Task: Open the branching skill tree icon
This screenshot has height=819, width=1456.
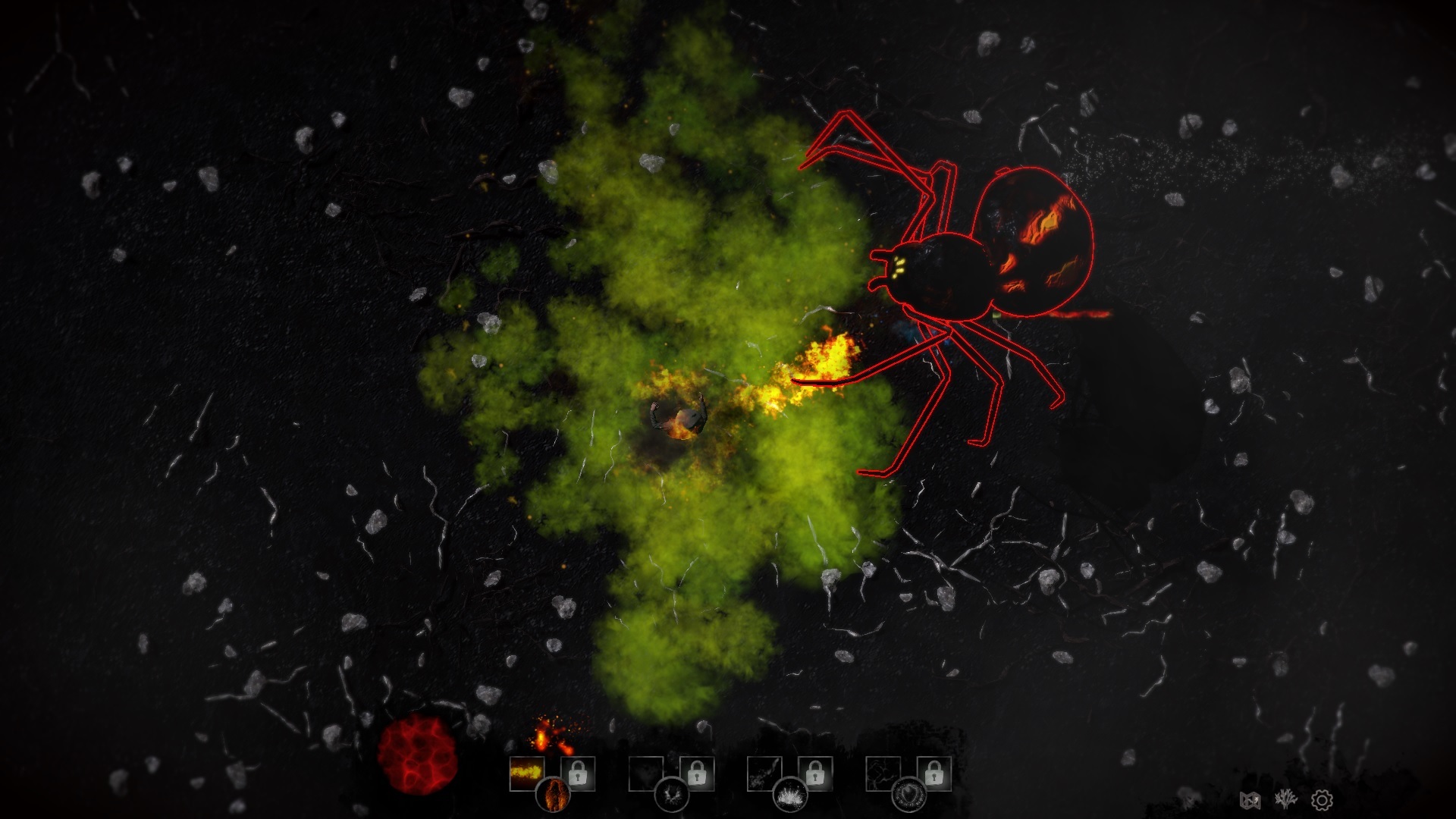Action: [x=1285, y=799]
